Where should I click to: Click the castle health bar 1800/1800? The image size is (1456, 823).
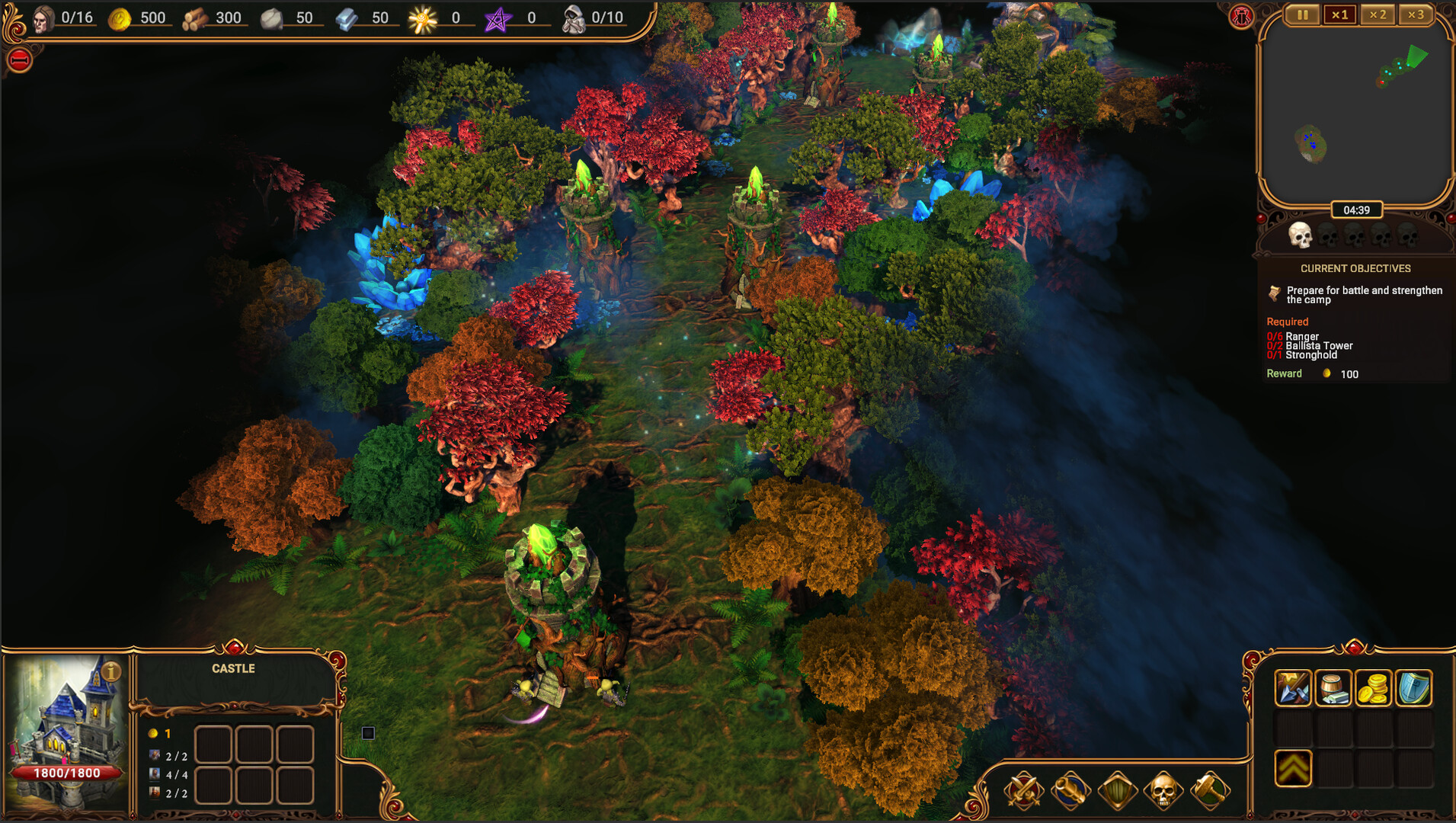pos(67,773)
